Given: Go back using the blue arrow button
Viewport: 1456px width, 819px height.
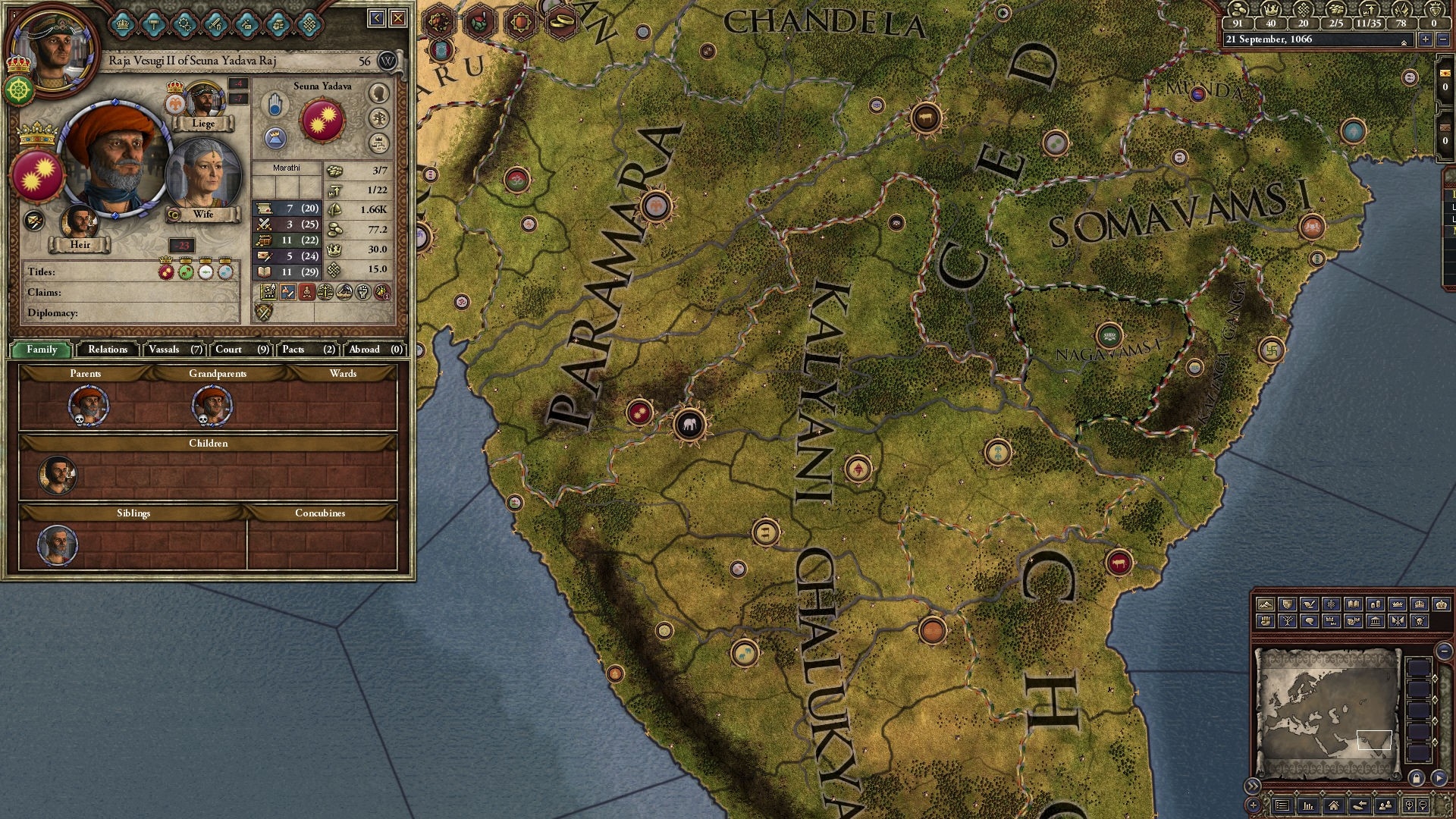Looking at the screenshot, I should click(377, 18).
